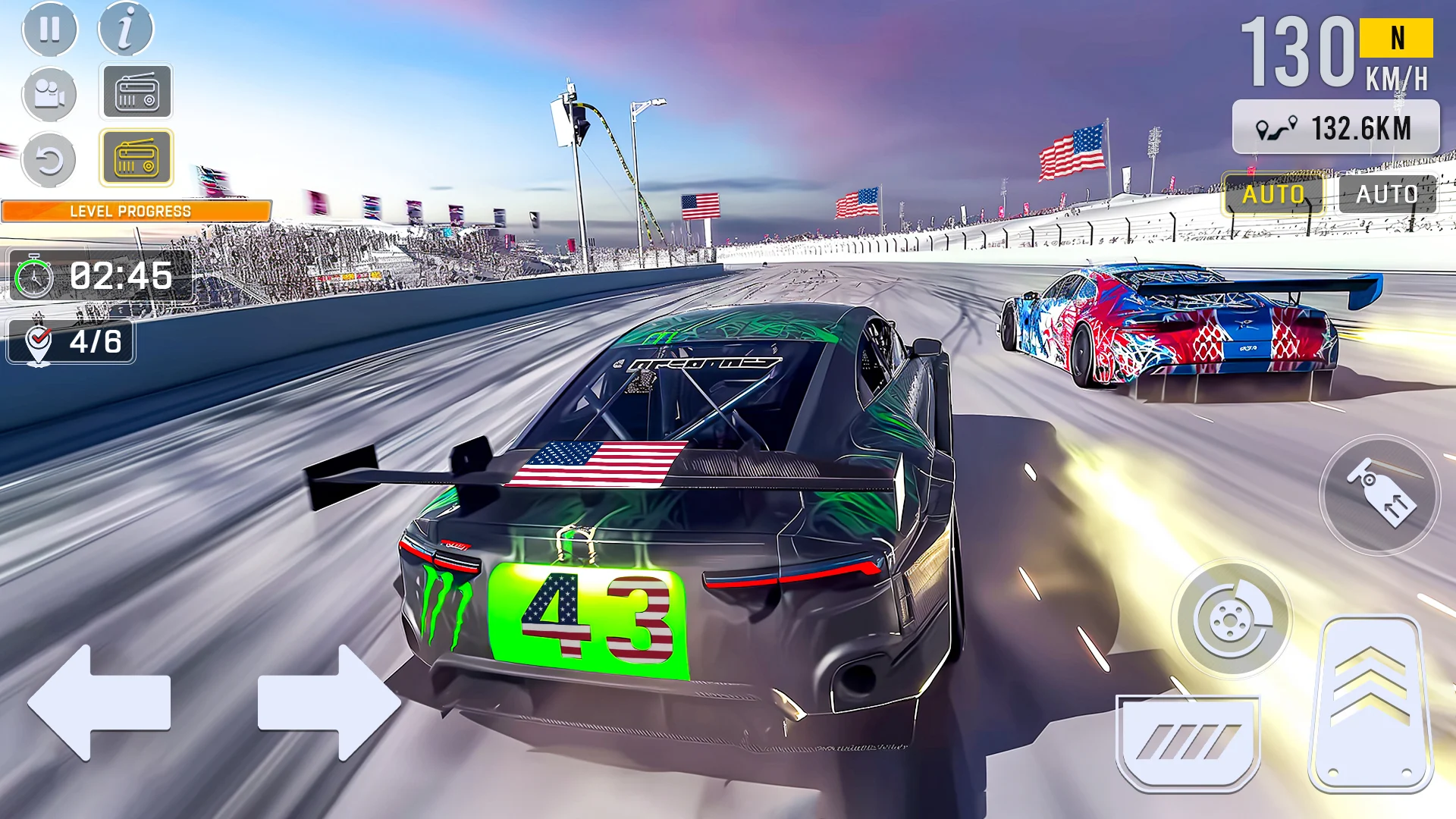Pause the race

[x=49, y=30]
